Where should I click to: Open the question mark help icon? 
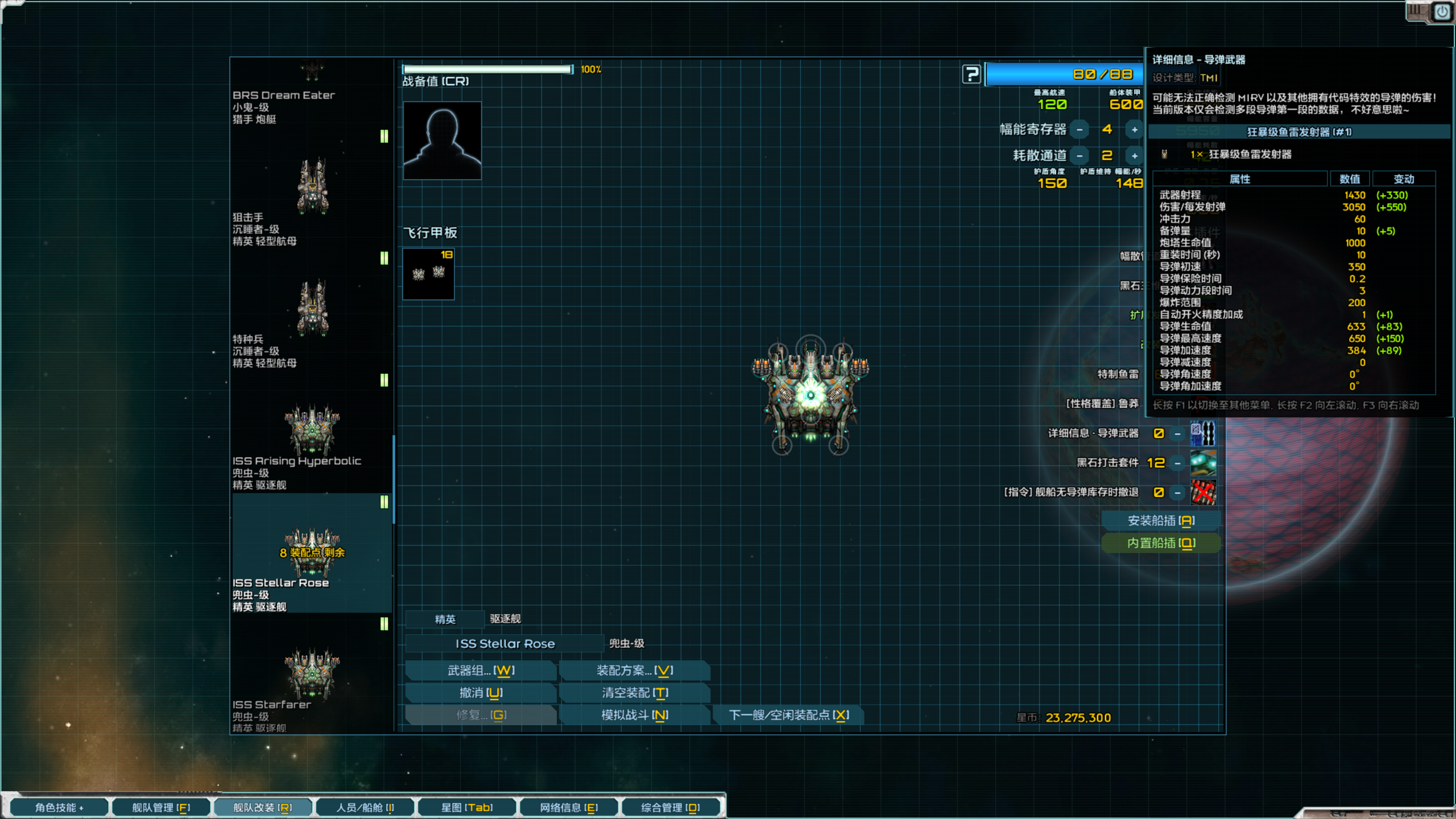point(971,75)
